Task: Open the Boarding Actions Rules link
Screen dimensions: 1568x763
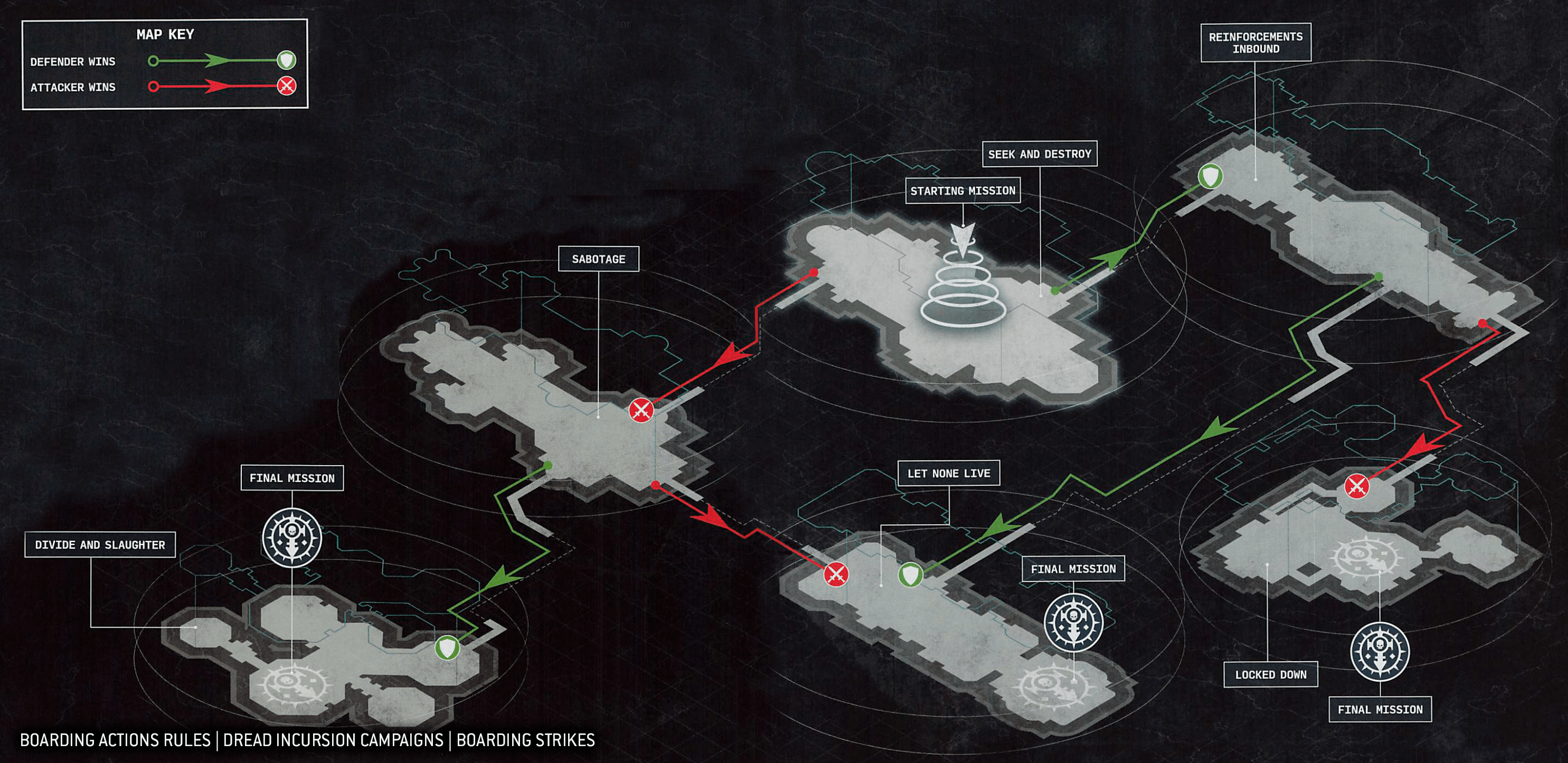Action: point(115,740)
